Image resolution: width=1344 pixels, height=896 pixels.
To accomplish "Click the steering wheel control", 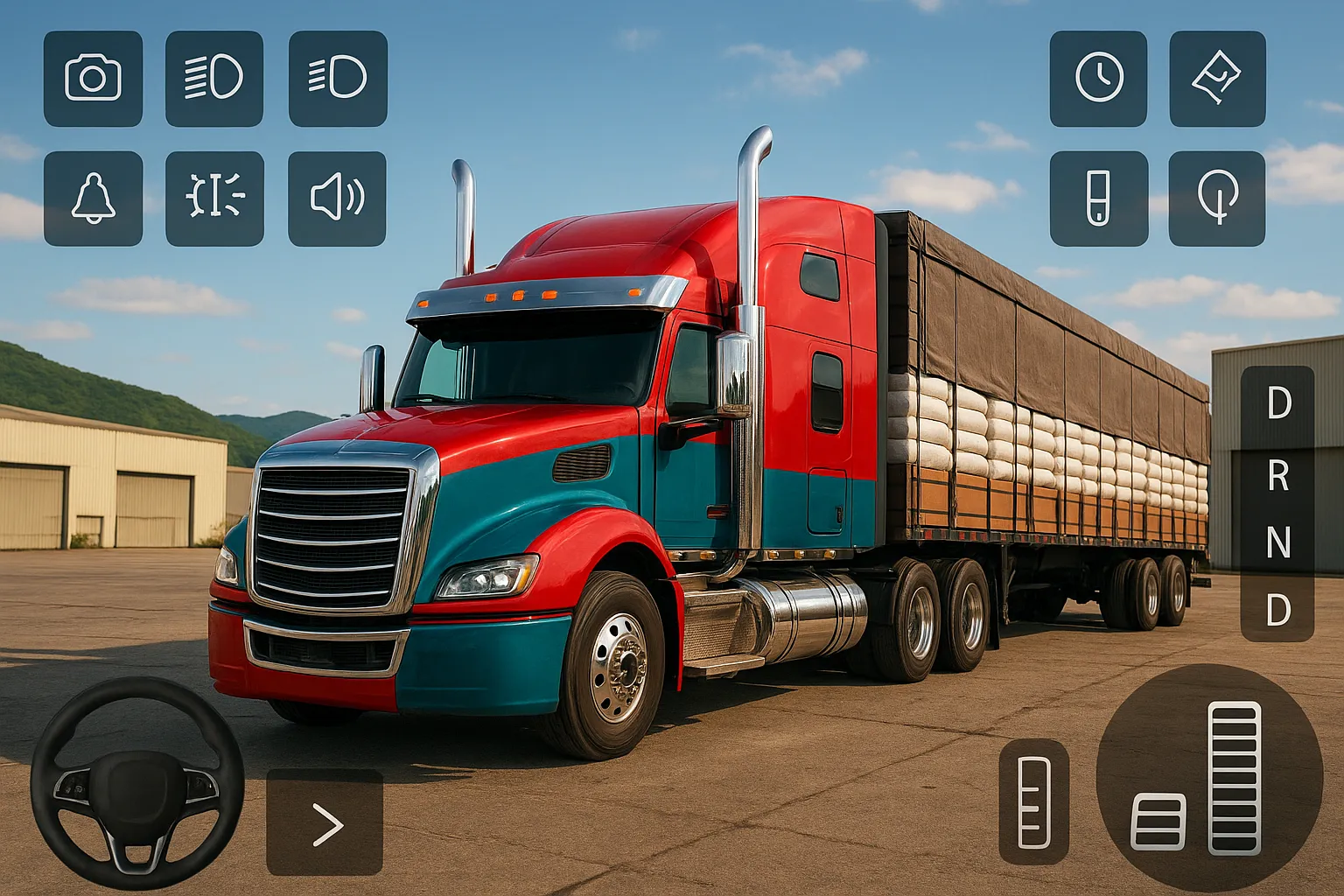I will pyautogui.click(x=137, y=783).
